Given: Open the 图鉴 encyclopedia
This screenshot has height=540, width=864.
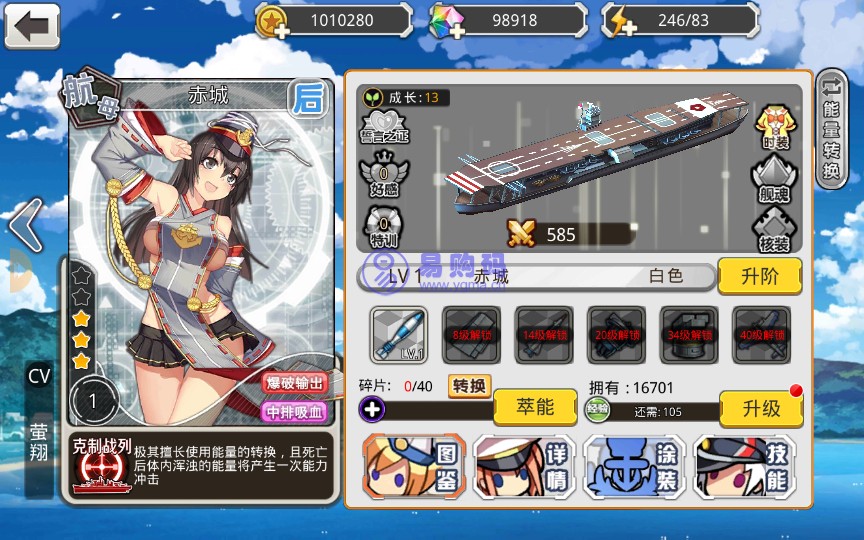Looking at the screenshot, I should coord(413,467).
